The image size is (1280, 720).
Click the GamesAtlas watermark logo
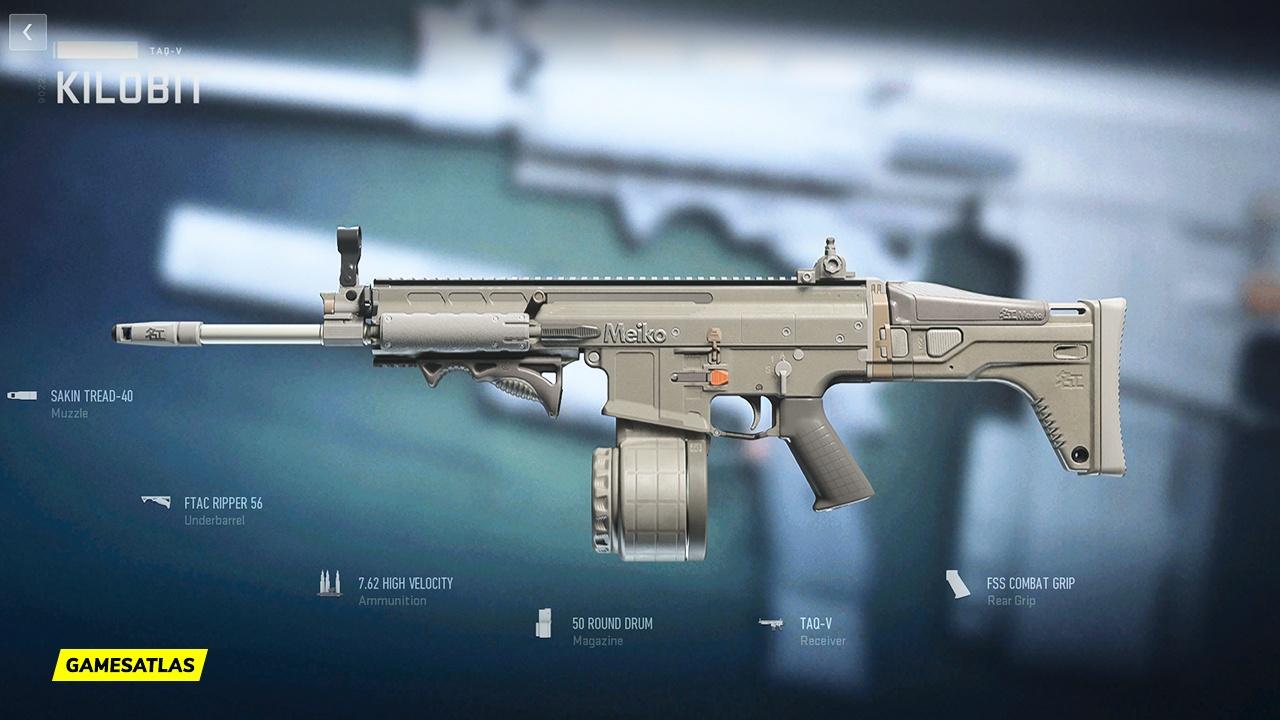click(x=130, y=664)
